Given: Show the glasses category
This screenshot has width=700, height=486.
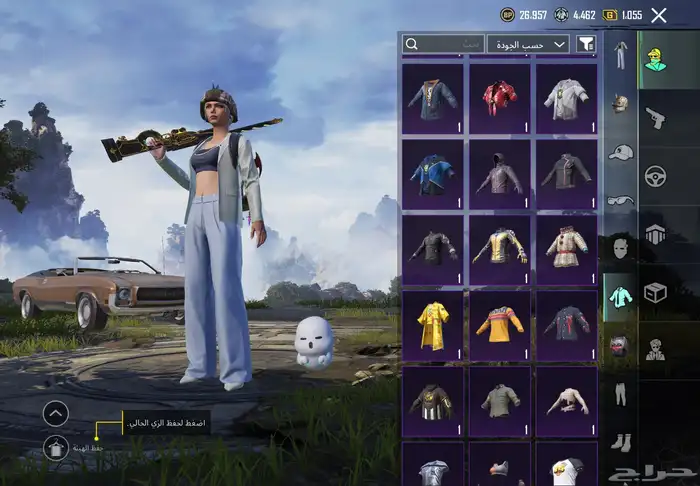Looking at the screenshot, I should pyautogui.click(x=620, y=199).
